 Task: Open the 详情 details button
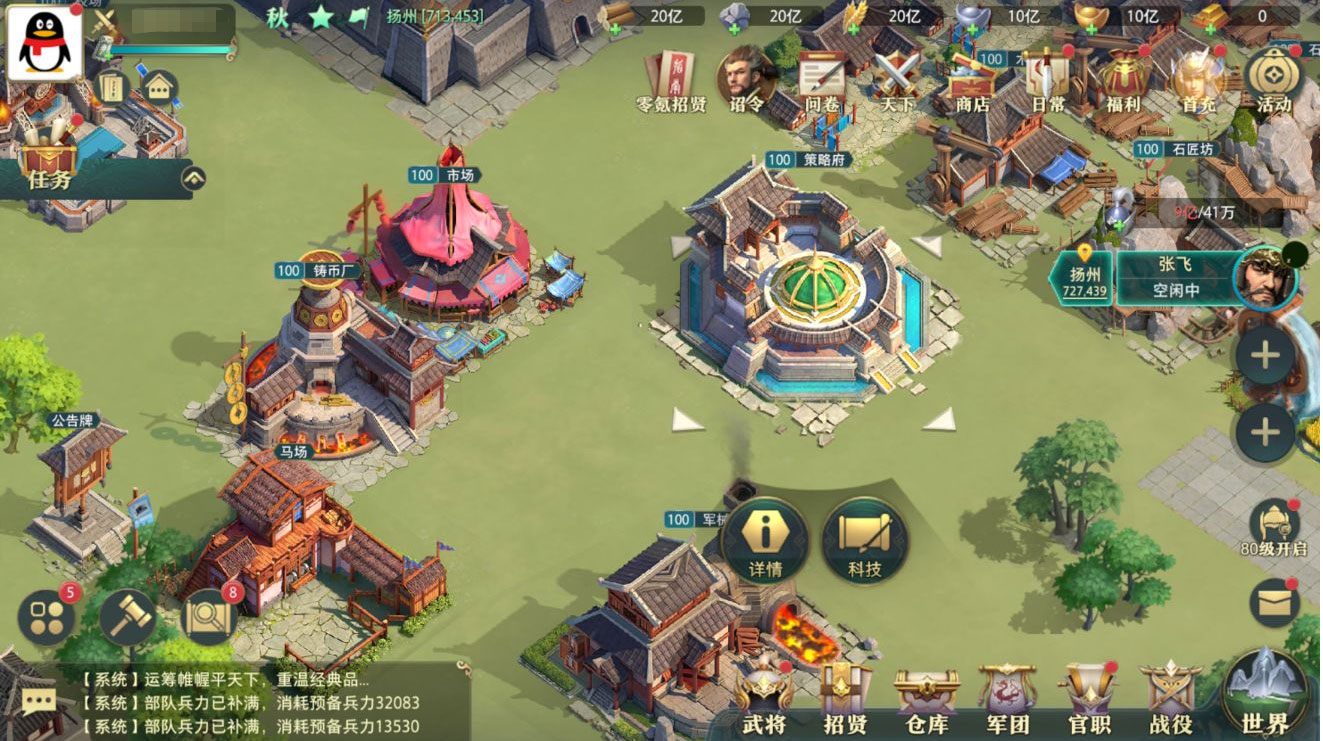pos(765,541)
